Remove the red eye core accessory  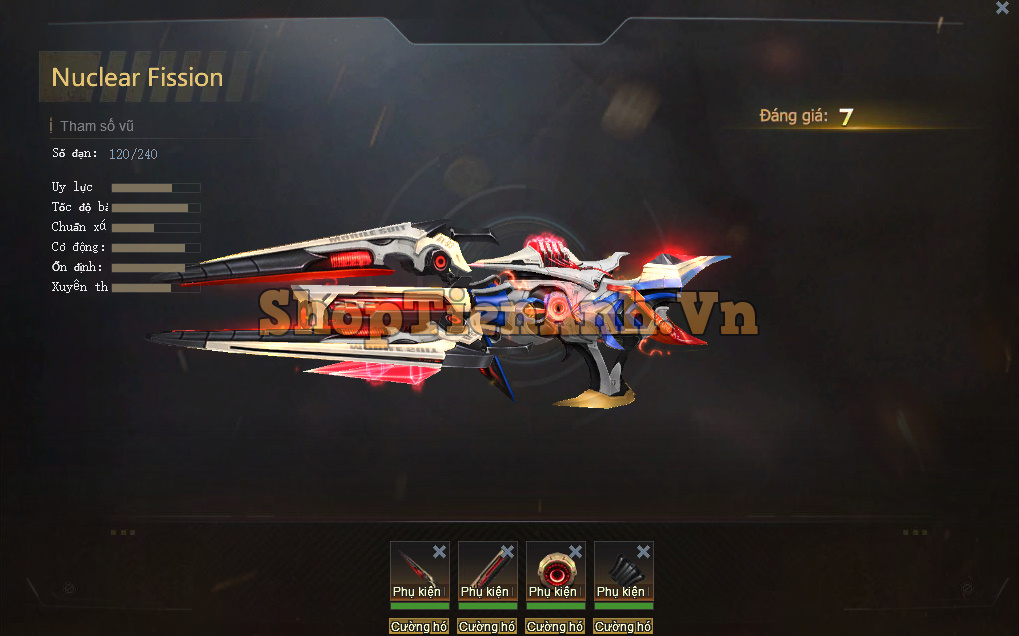click(575, 552)
